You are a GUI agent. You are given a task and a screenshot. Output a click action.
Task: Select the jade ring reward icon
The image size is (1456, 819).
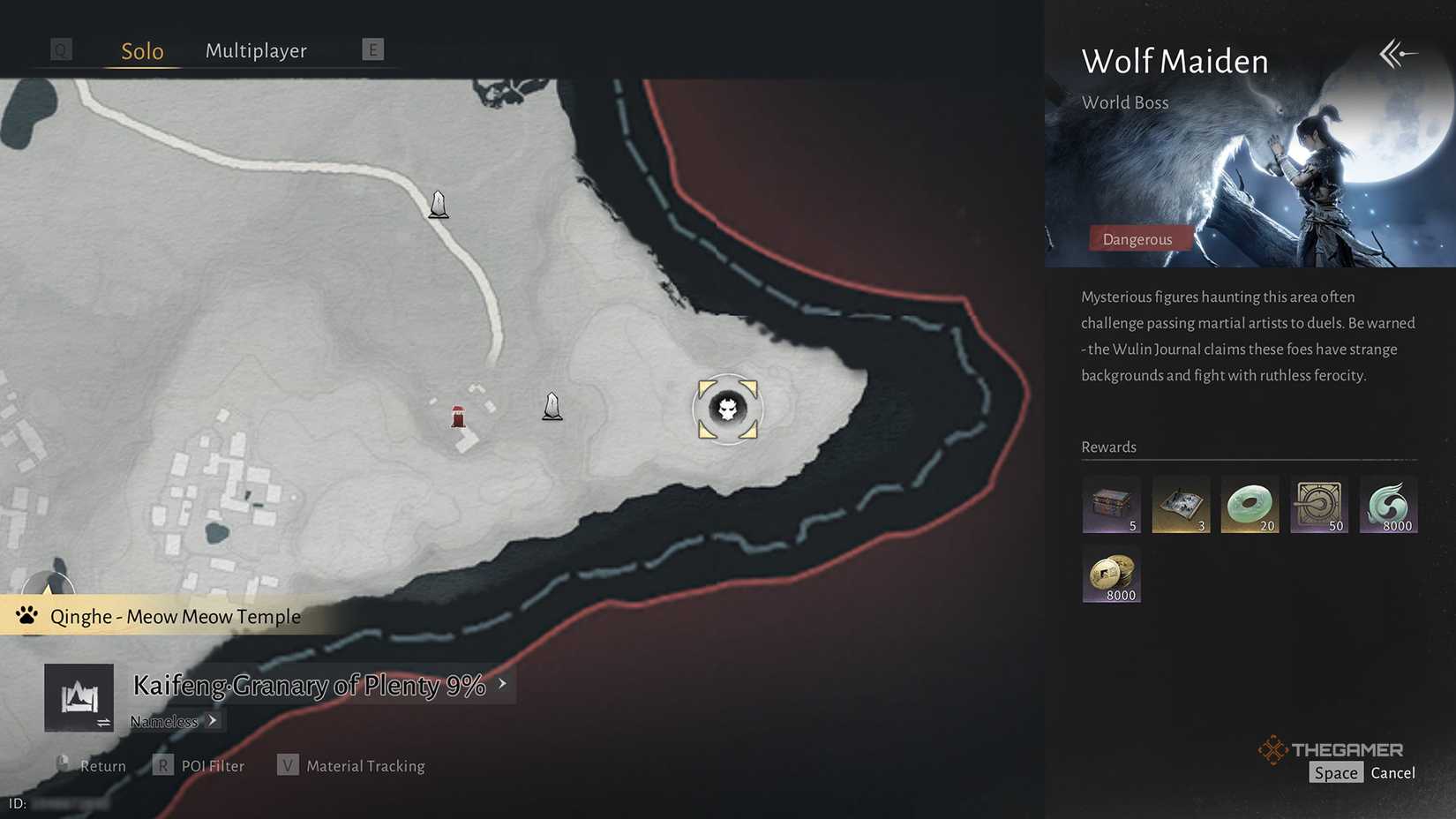(1249, 504)
